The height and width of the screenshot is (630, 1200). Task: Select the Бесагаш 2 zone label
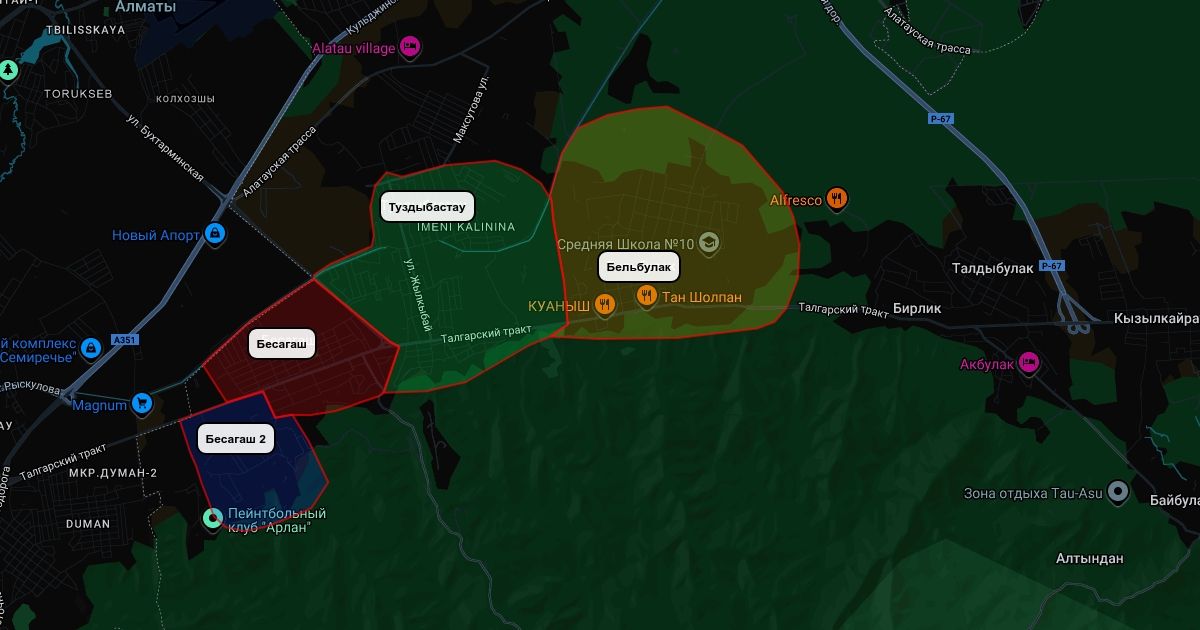pos(236,439)
